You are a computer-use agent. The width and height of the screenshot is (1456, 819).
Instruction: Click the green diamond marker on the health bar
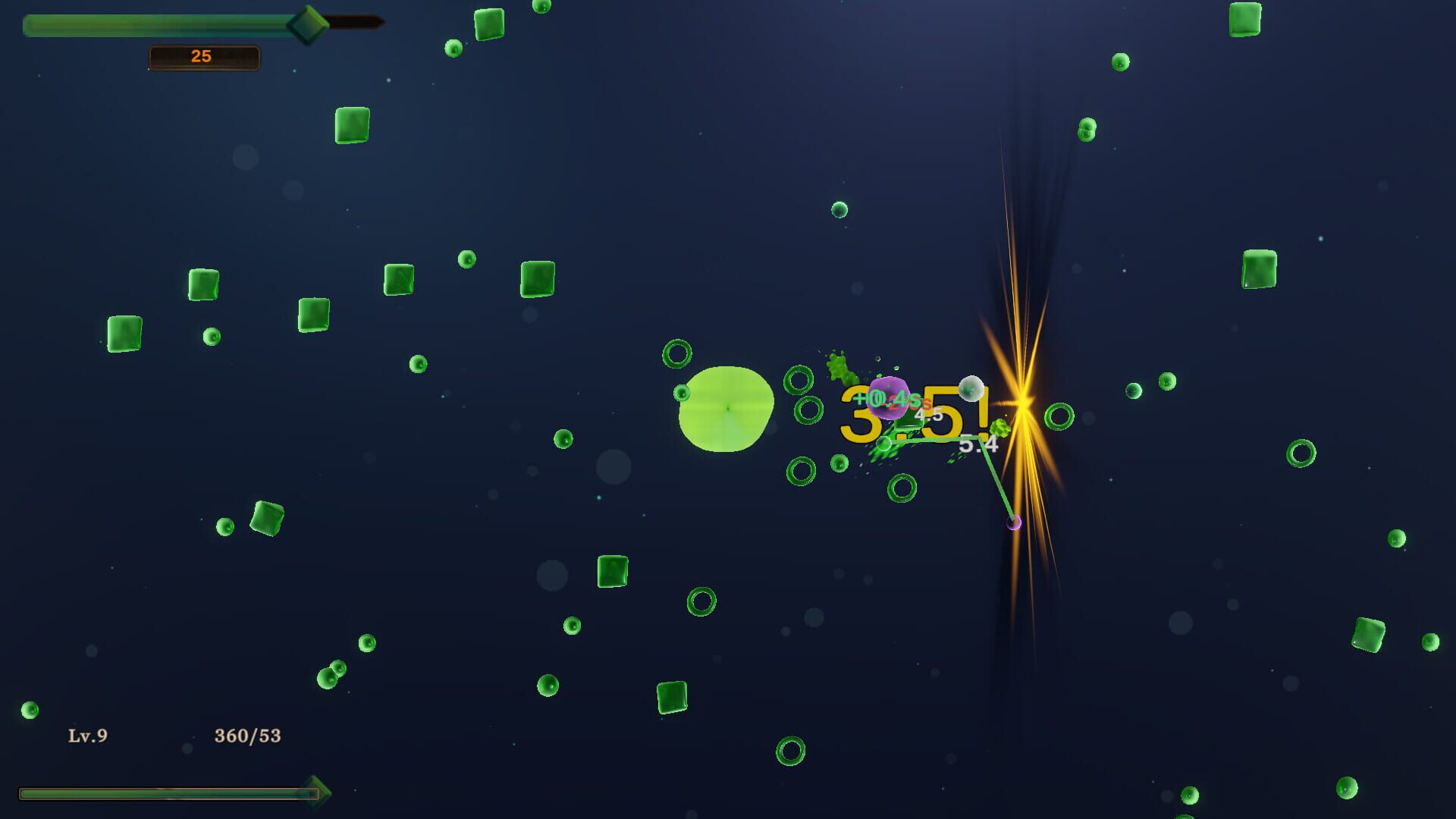pyautogui.click(x=309, y=24)
